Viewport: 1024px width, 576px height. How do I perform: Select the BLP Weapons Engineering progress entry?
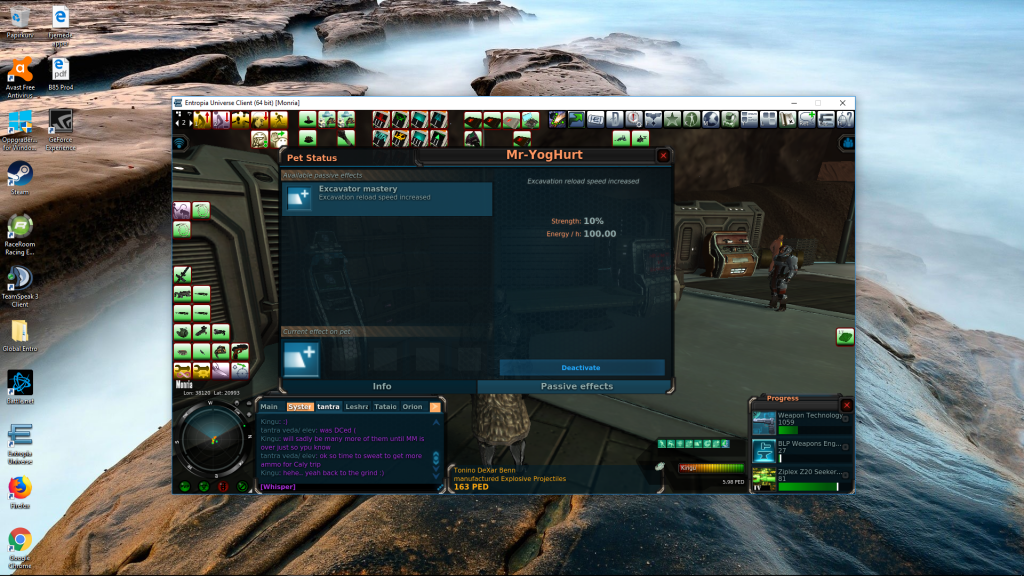point(800,449)
